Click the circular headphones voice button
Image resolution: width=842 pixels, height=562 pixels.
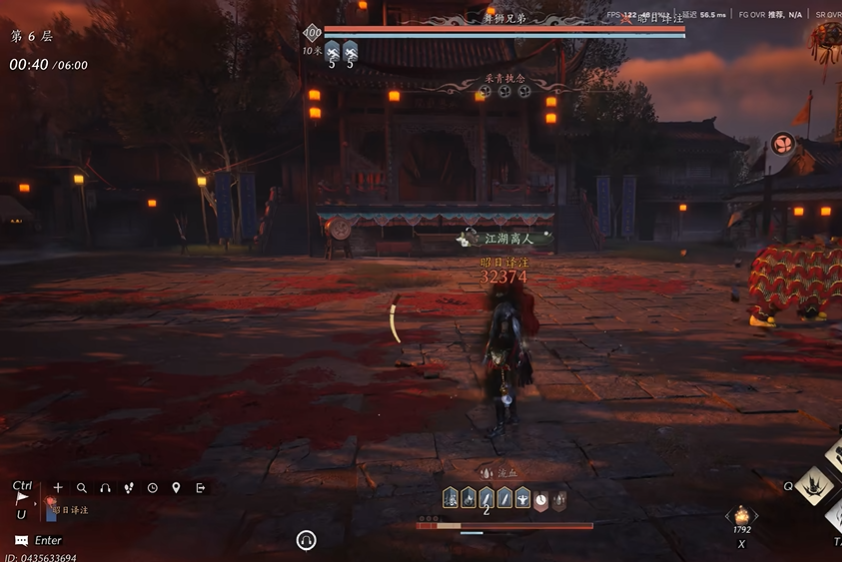coord(307,540)
